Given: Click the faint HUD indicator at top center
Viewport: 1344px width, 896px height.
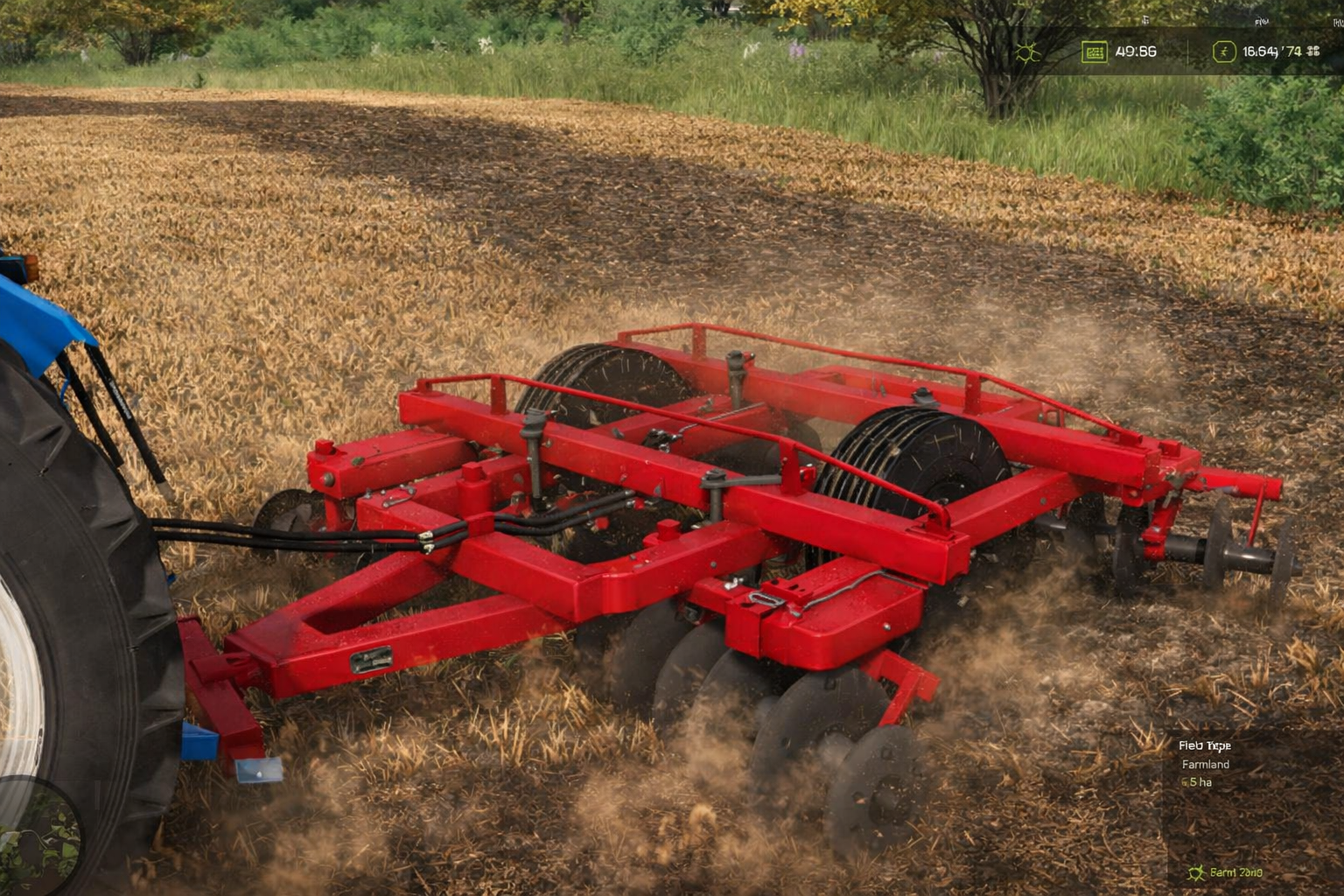Looking at the screenshot, I should click(x=1144, y=20).
